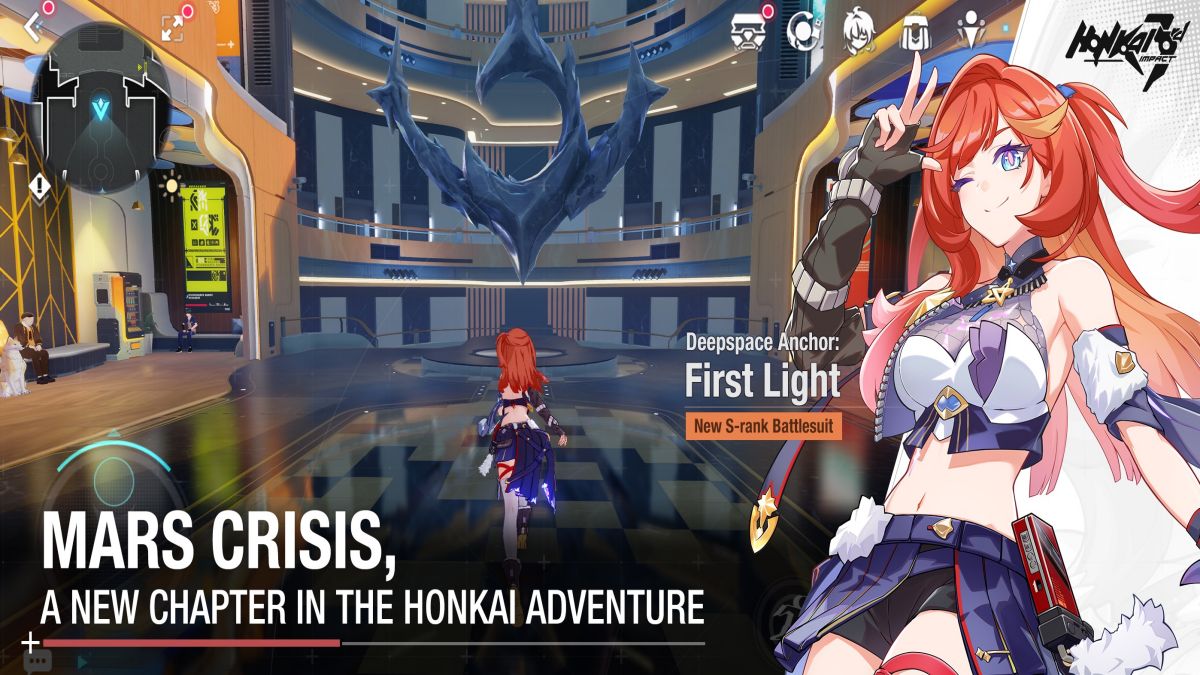Select the diamond exclamation quest marker

click(x=39, y=185)
